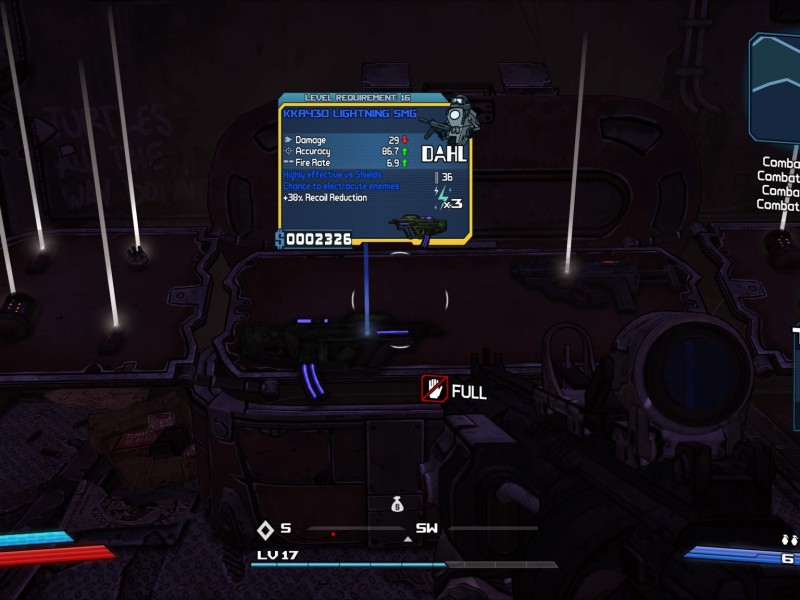Click the backpack FULL warning icon
The width and height of the screenshot is (800, 600).
coord(433,389)
